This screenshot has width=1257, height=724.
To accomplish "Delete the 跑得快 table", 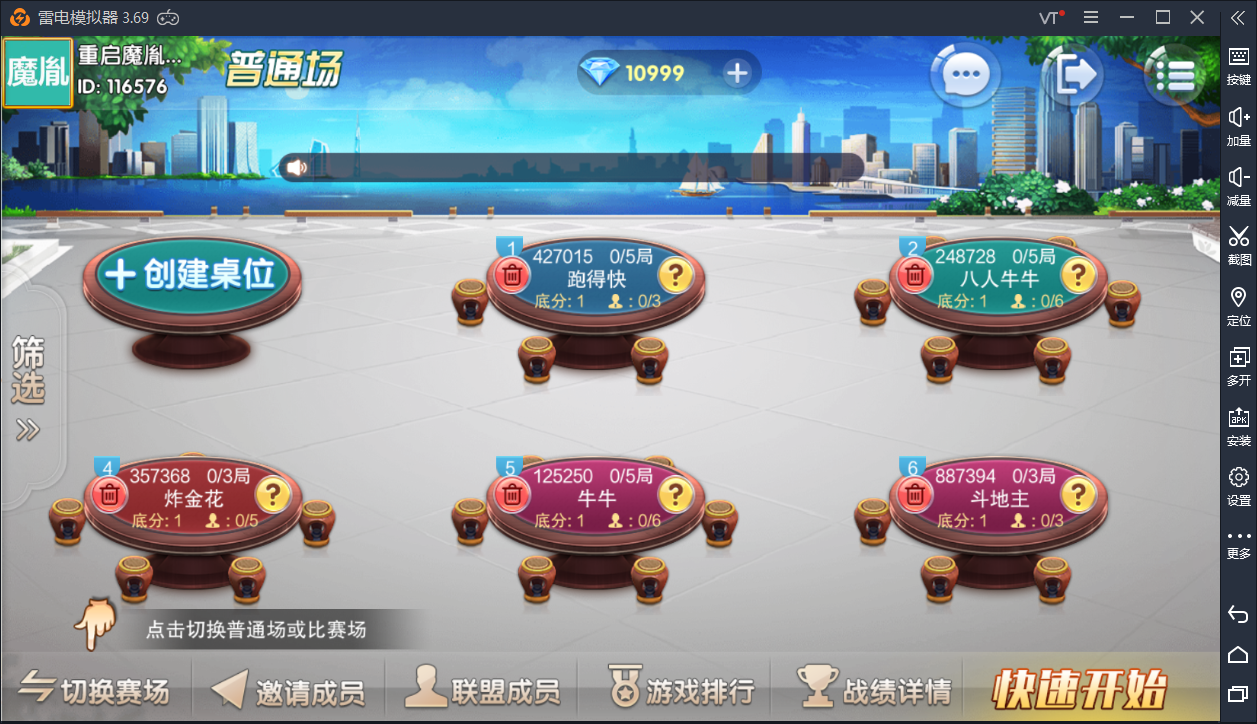I will click(512, 274).
